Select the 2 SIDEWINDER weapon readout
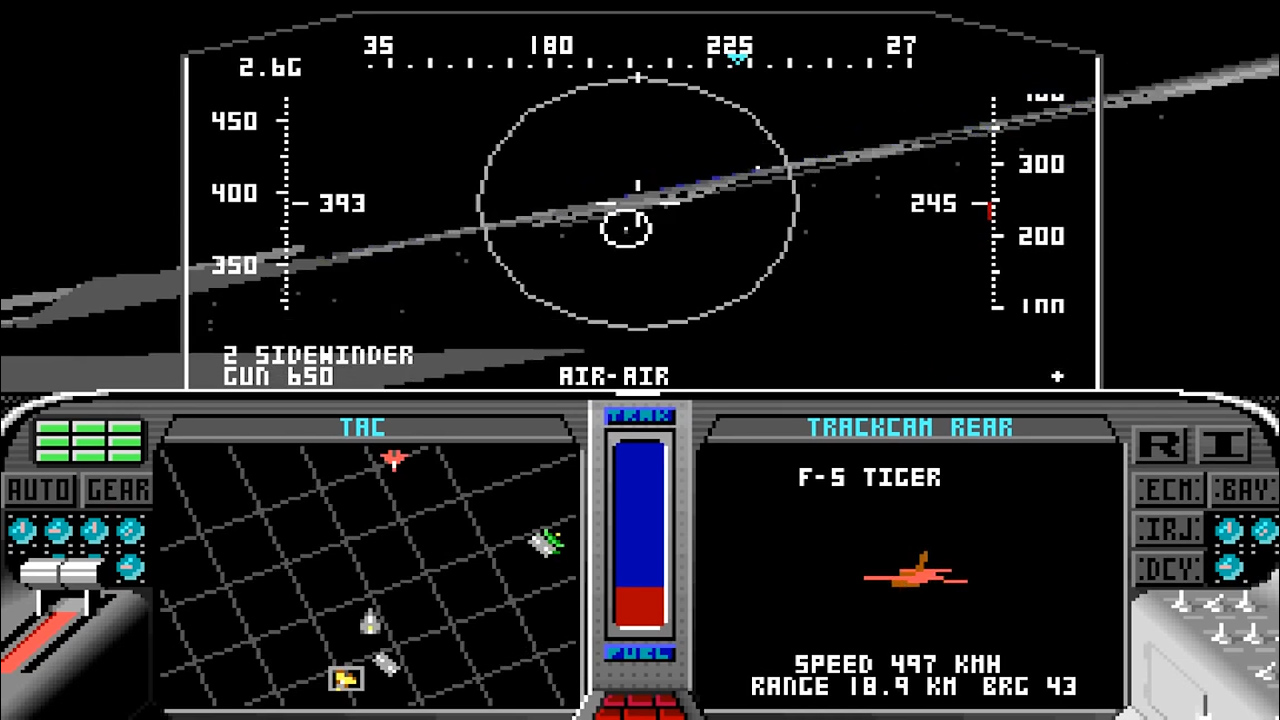 [318, 355]
